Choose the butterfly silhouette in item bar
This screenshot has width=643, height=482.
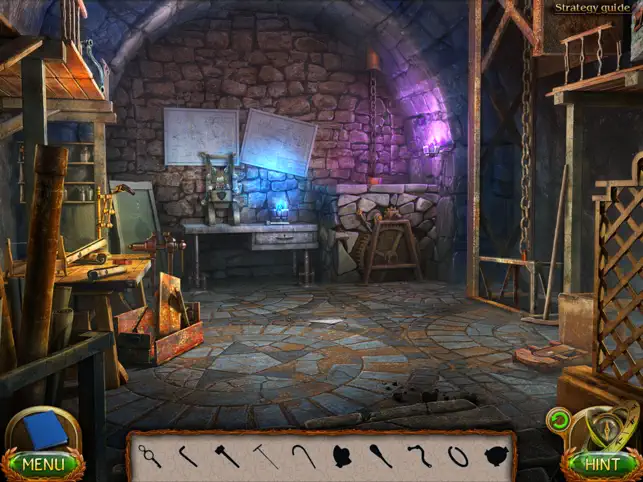coord(341,457)
